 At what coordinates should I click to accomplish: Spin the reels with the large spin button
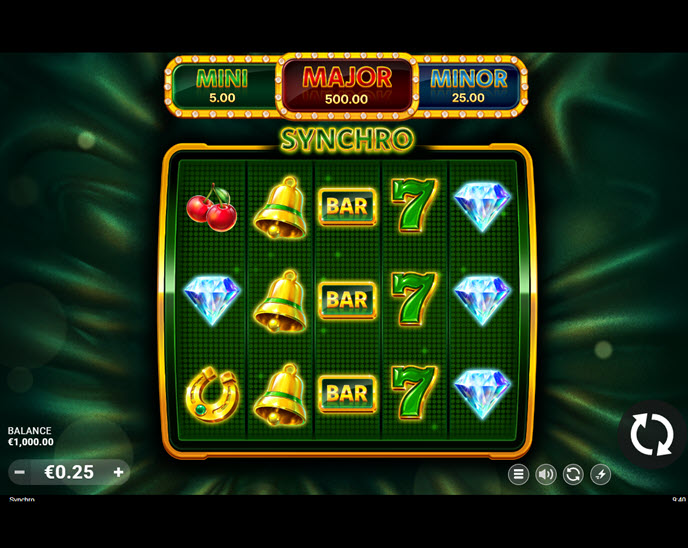[652, 436]
